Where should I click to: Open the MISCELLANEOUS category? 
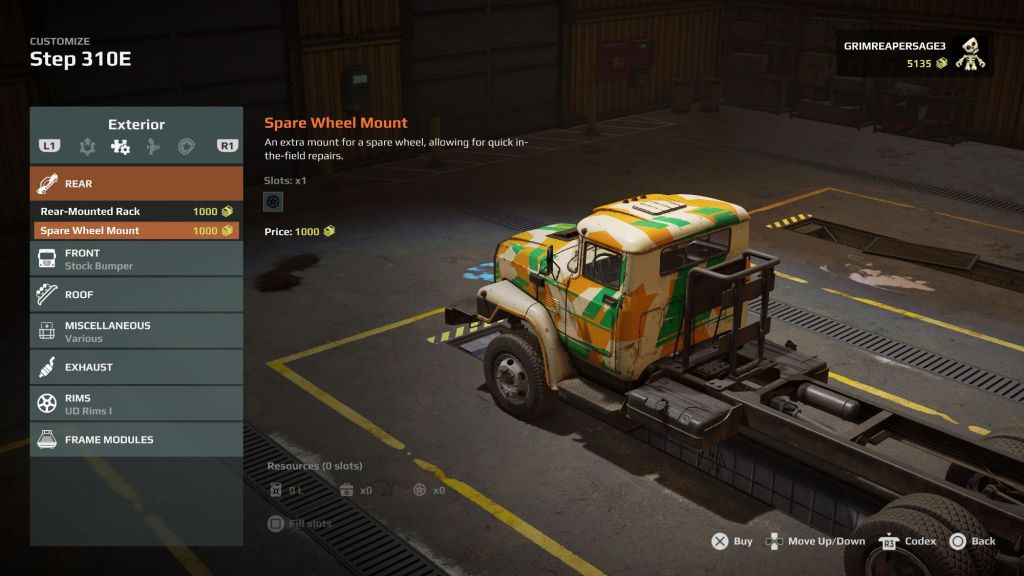(x=136, y=331)
